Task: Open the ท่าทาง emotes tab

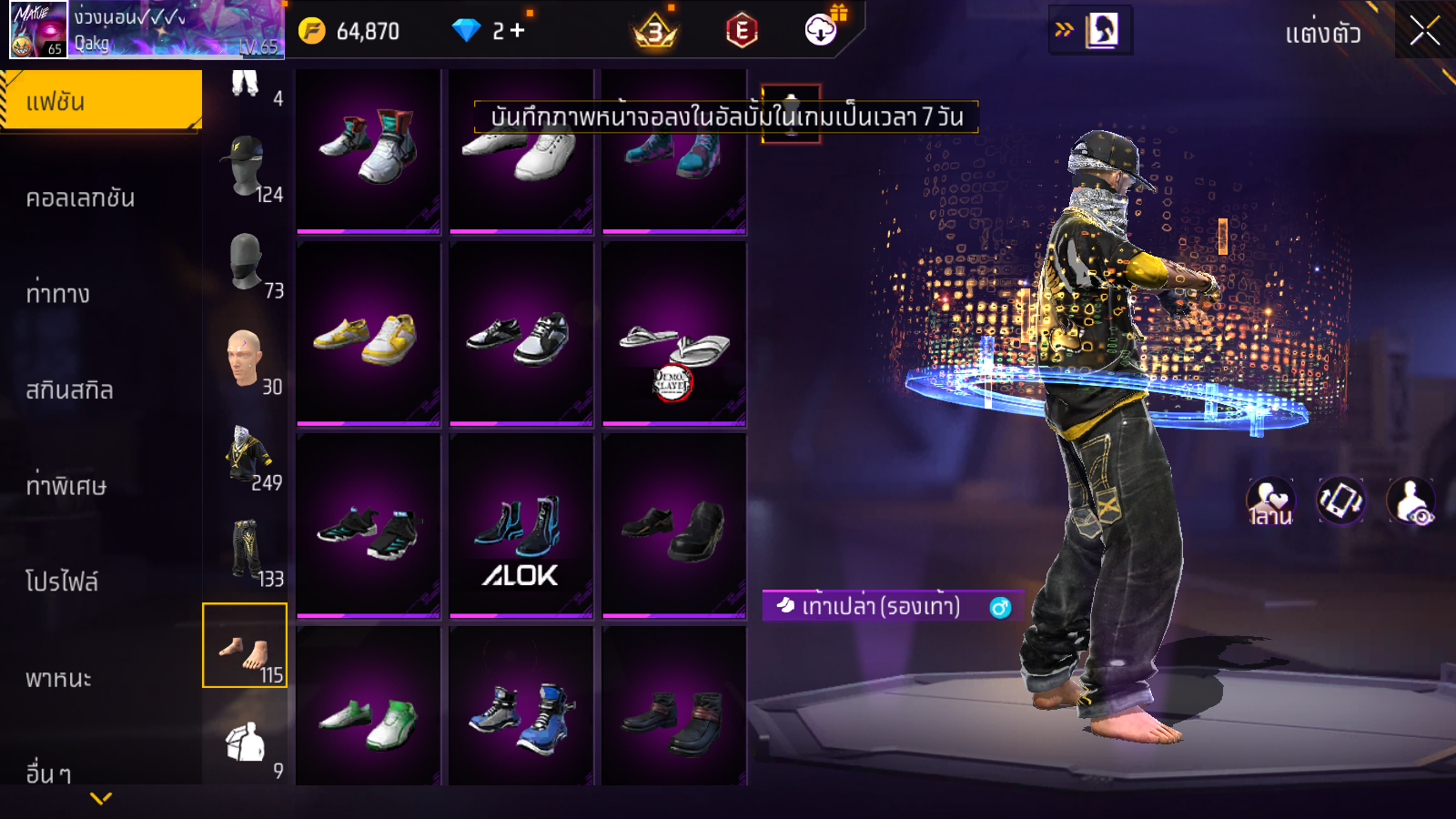Action: tap(58, 294)
